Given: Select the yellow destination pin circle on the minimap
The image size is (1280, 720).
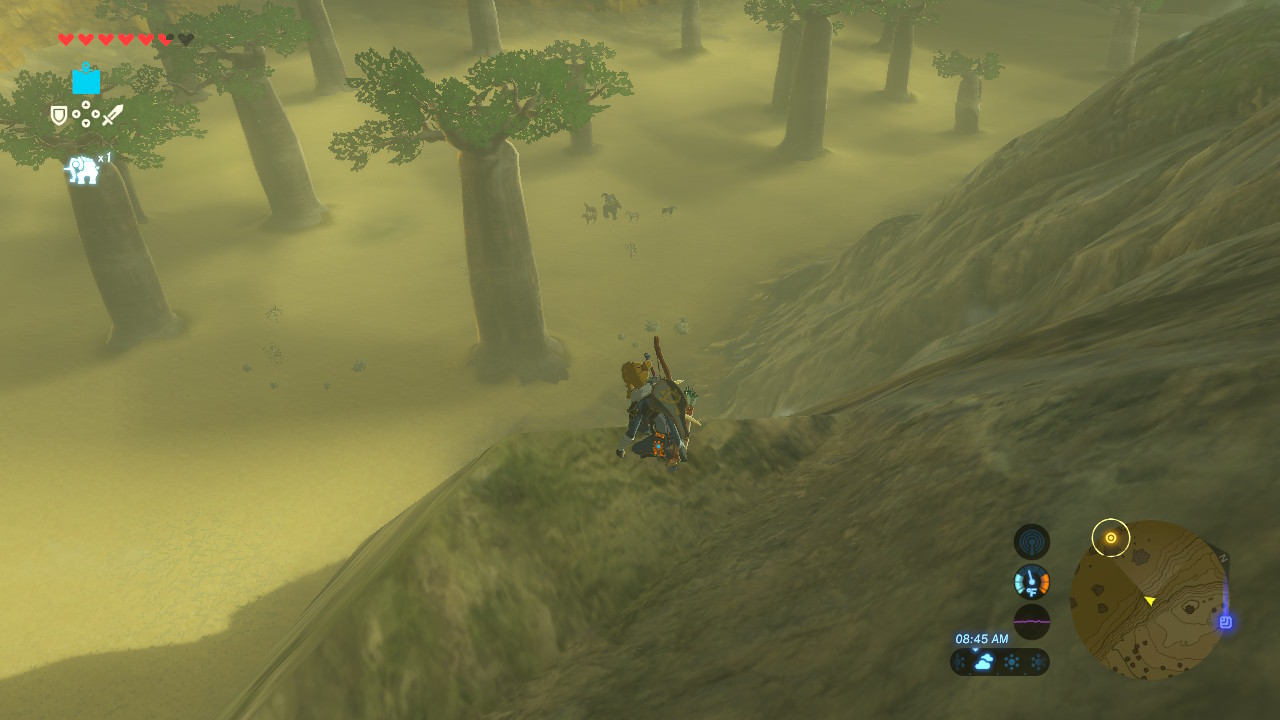Looking at the screenshot, I should click(1111, 536).
